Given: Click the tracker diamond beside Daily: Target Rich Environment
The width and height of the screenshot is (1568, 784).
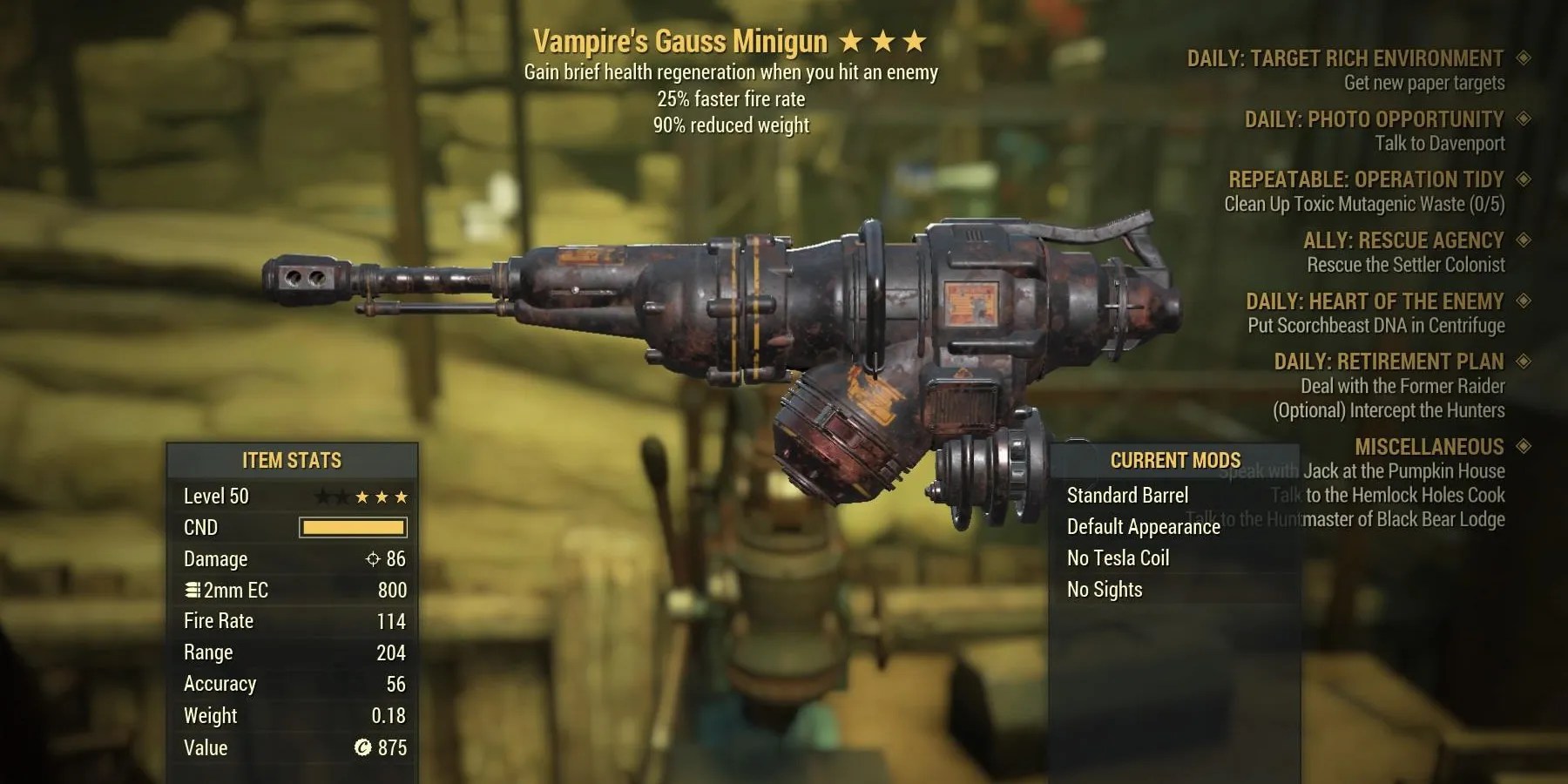Looking at the screenshot, I should (1523, 58).
